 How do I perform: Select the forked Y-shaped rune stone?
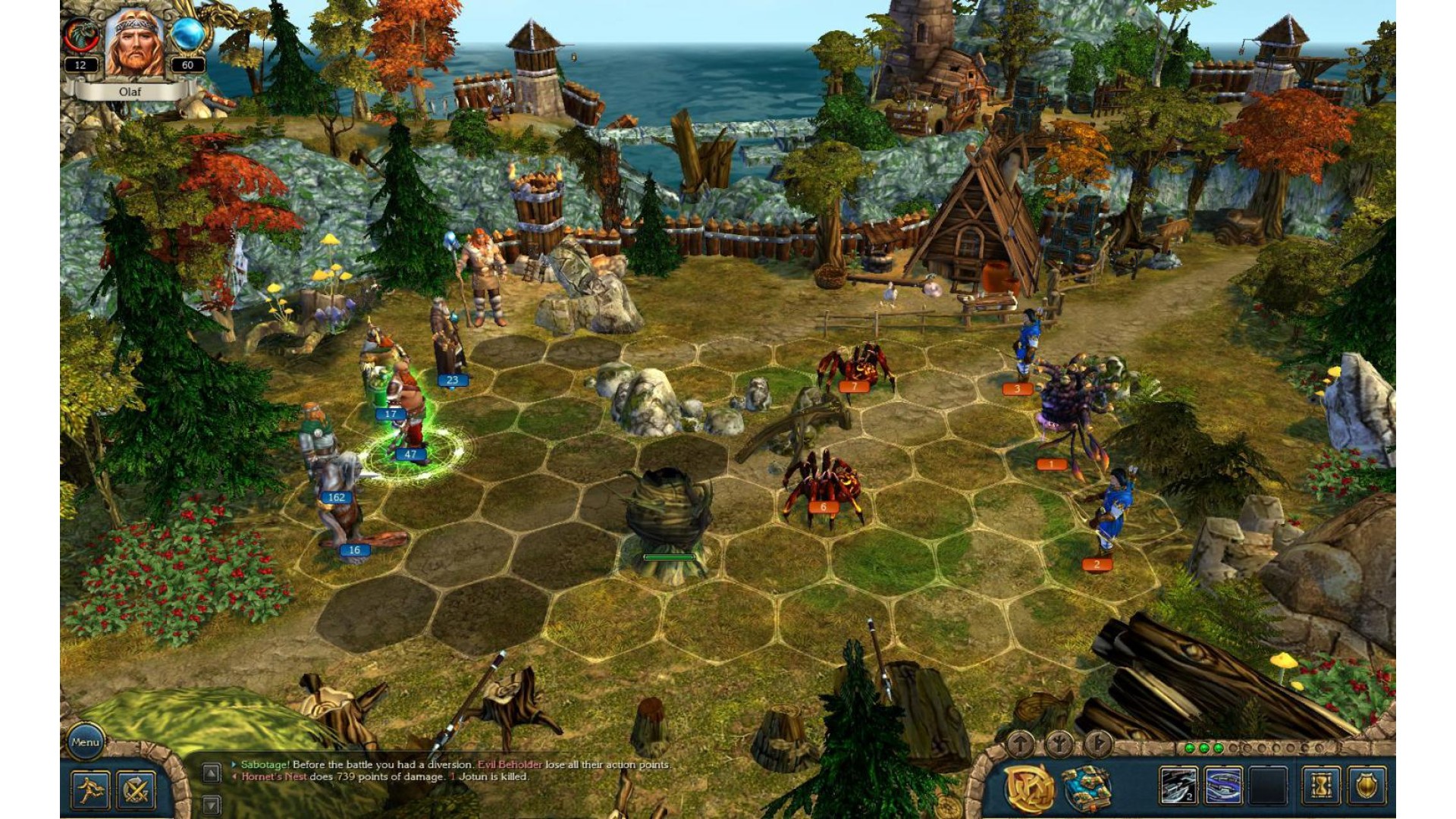coord(1059,744)
